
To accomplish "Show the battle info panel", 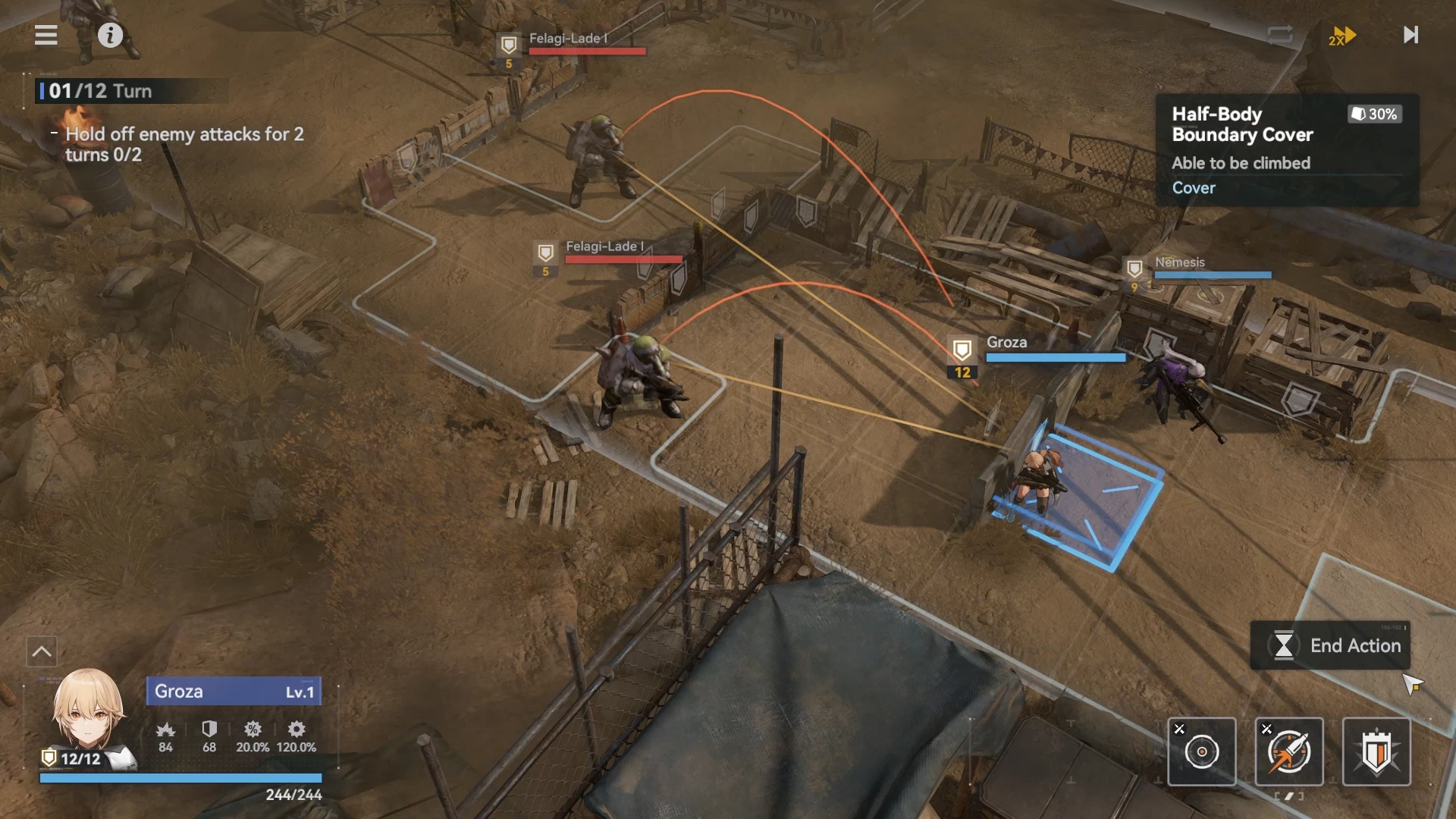I will [x=110, y=35].
